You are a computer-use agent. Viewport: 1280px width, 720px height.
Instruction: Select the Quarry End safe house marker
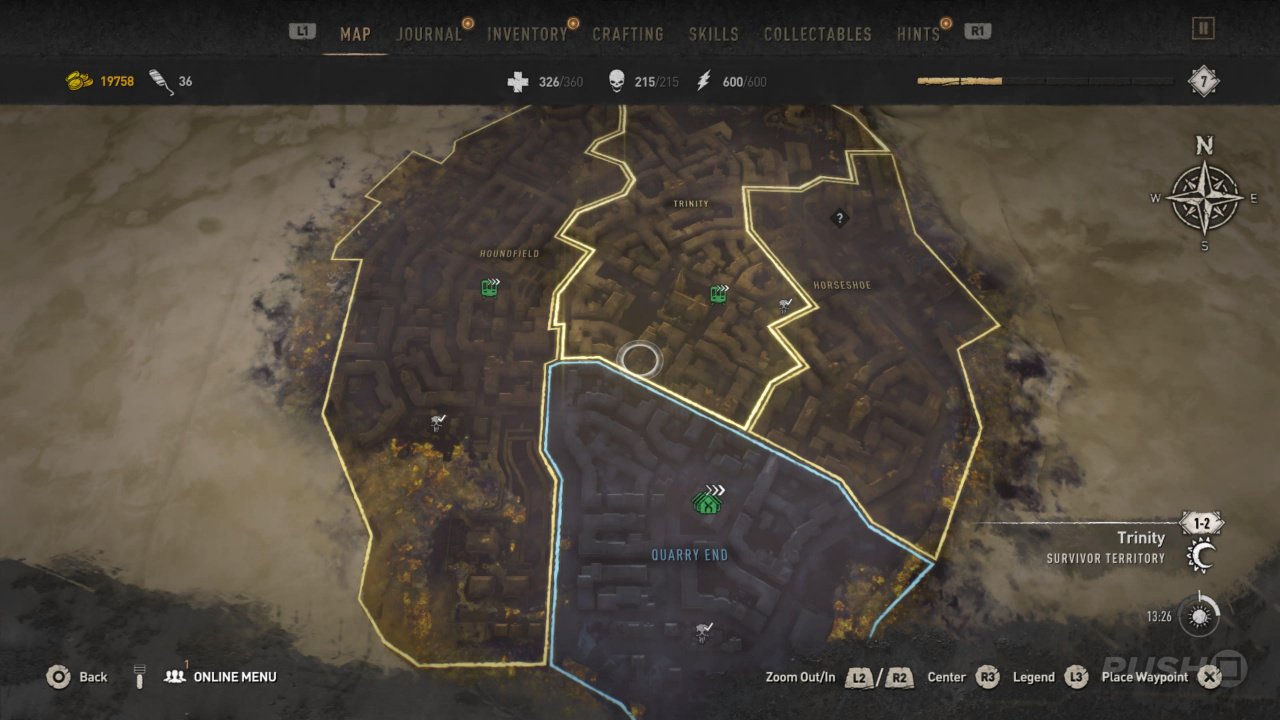(x=708, y=500)
